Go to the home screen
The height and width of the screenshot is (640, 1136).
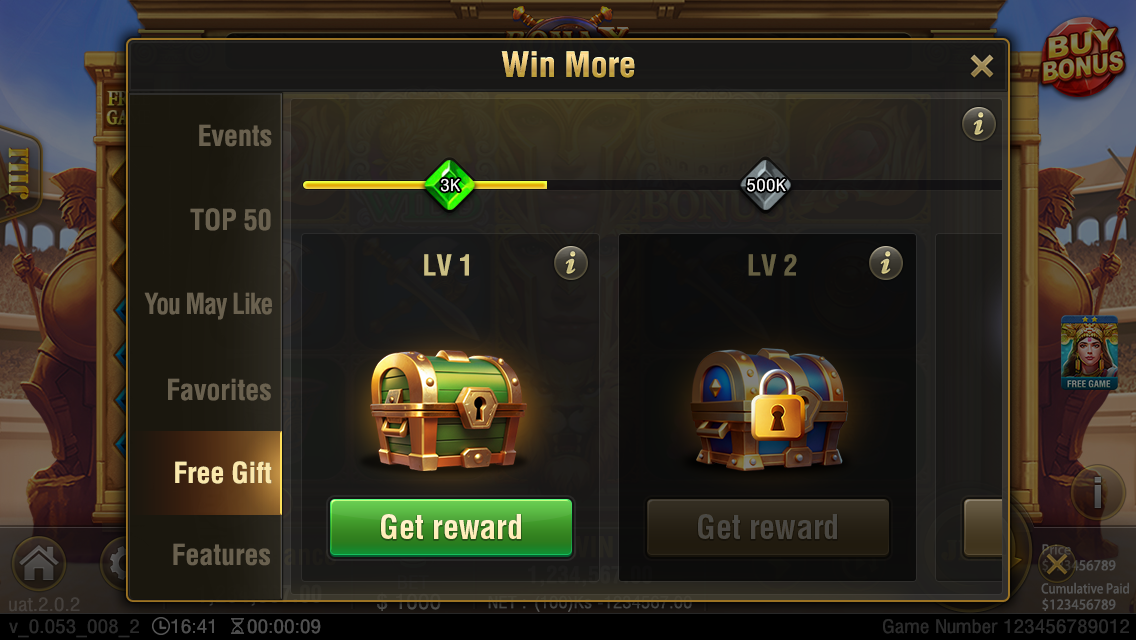coord(37,564)
